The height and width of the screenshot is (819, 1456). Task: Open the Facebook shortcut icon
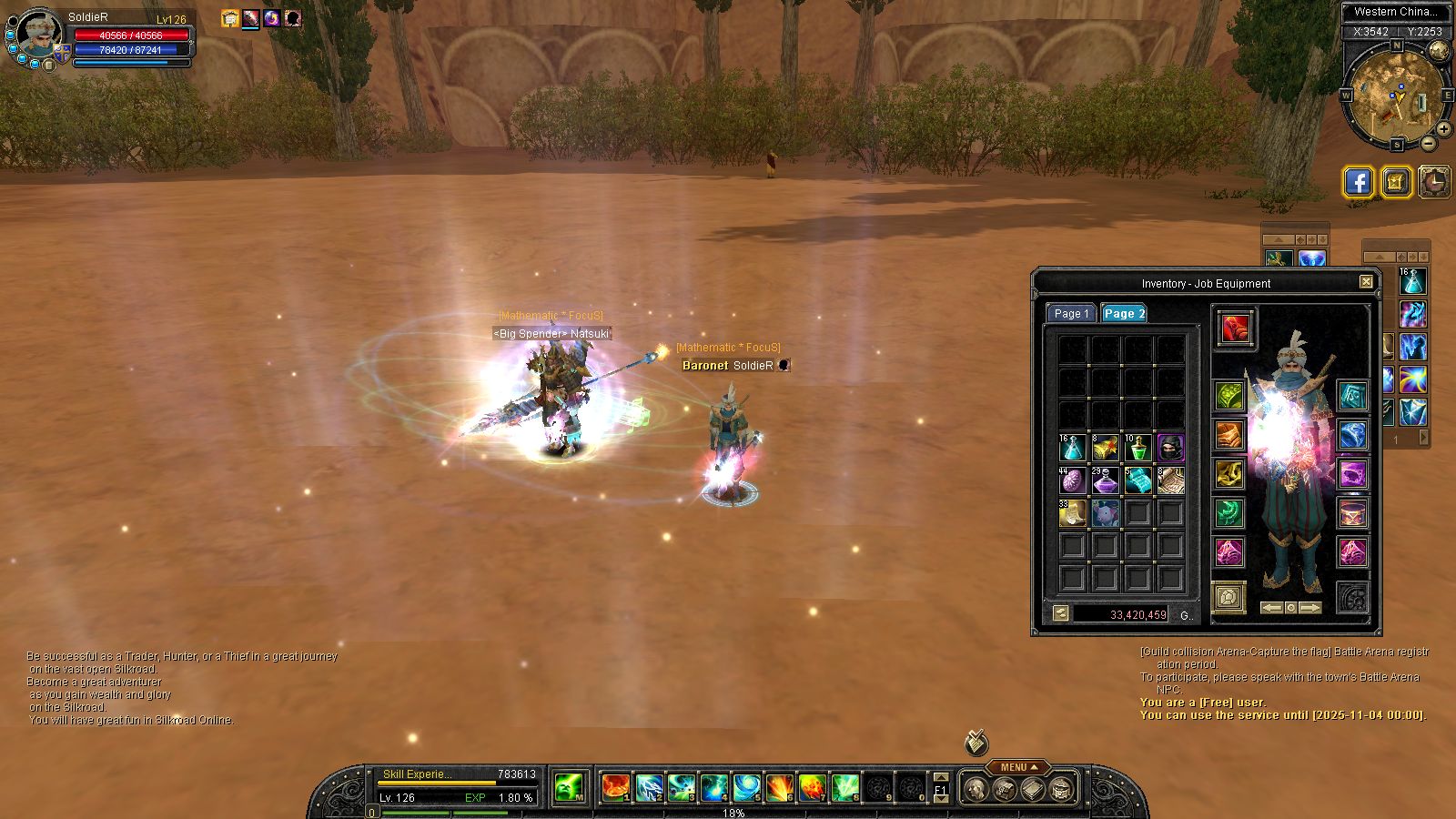point(1358,182)
